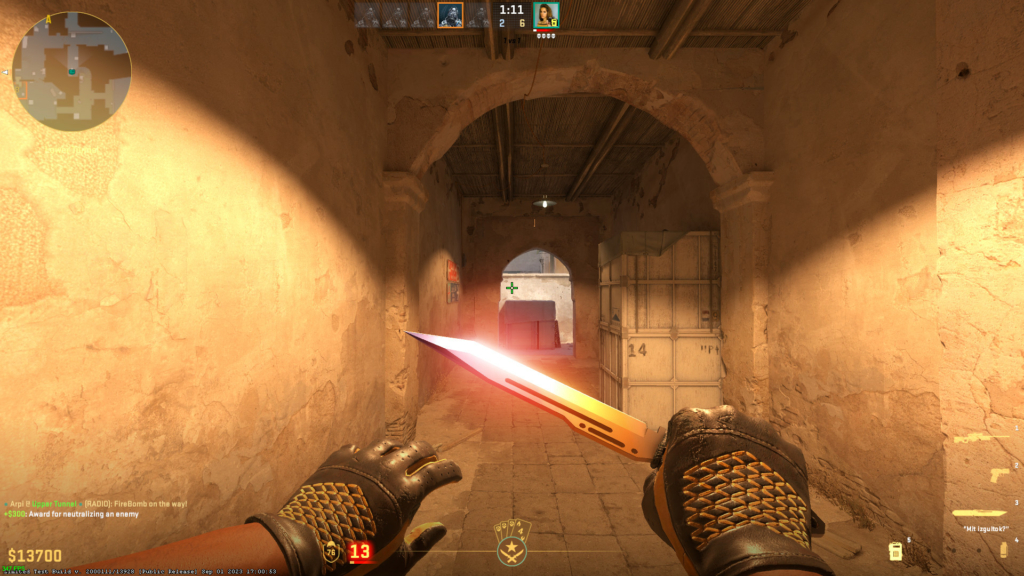Switch to the pistol slot
1024x576 pixels.
[x=999, y=476]
